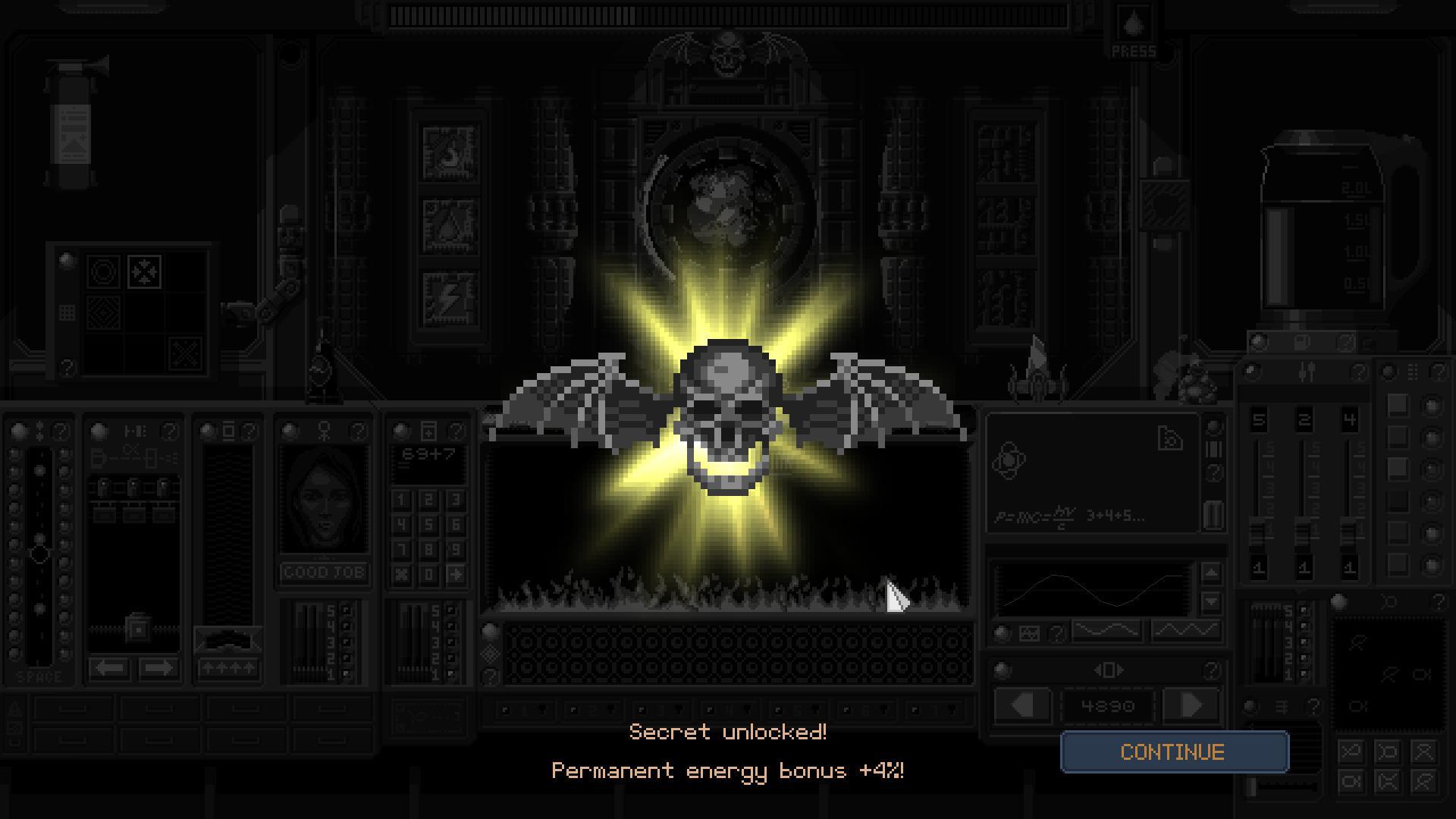This screenshot has width=1456, height=819.
Task: Click the atom icon on the formula display
Action: tap(1009, 460)
